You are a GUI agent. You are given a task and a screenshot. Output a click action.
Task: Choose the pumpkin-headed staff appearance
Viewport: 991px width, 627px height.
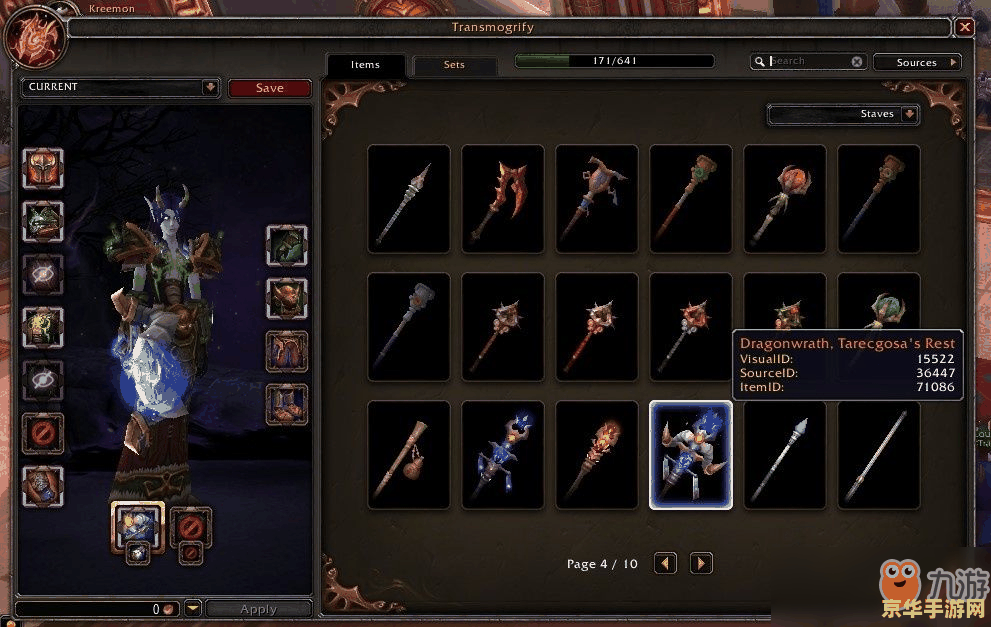click(785, 198)
